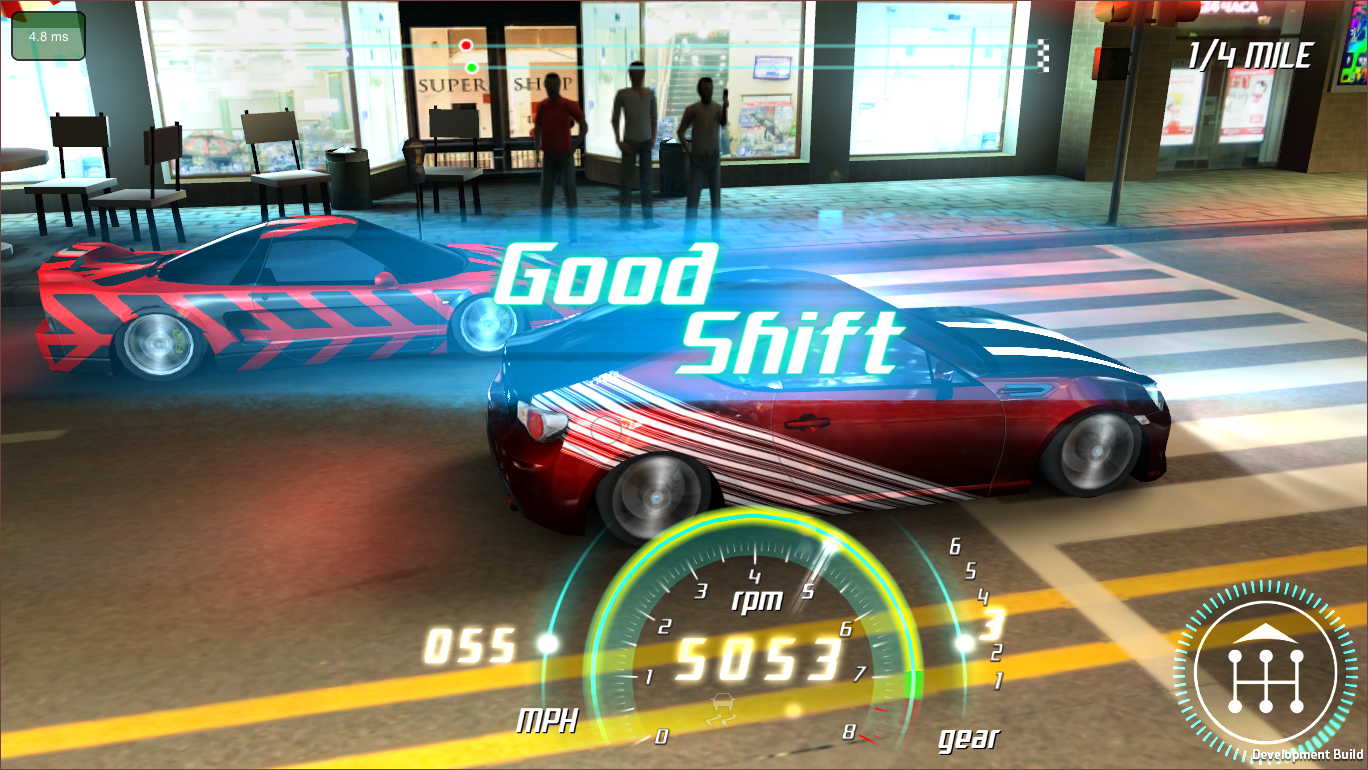This screenshot has width=1368, height=770.
Task: Toggle the 4.8 ms performance overlay badge
Action: click(47, 33)
